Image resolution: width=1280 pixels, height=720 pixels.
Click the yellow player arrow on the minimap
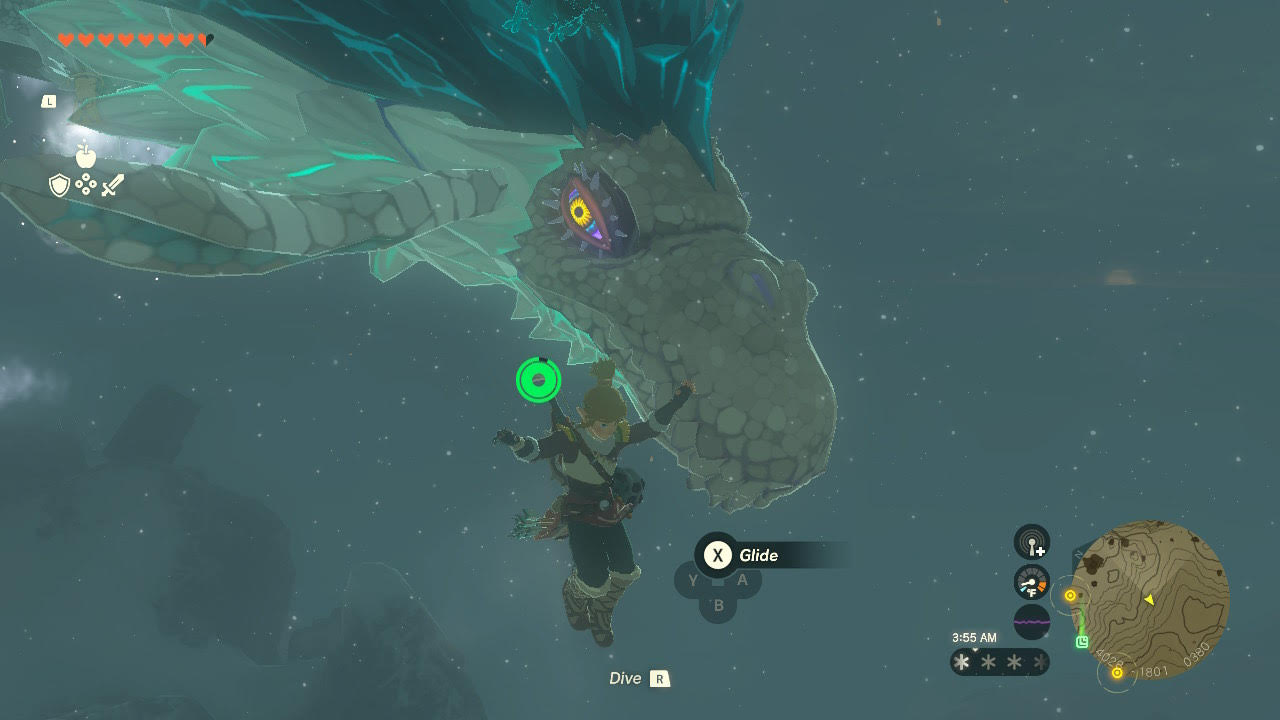coord(1148,598)
